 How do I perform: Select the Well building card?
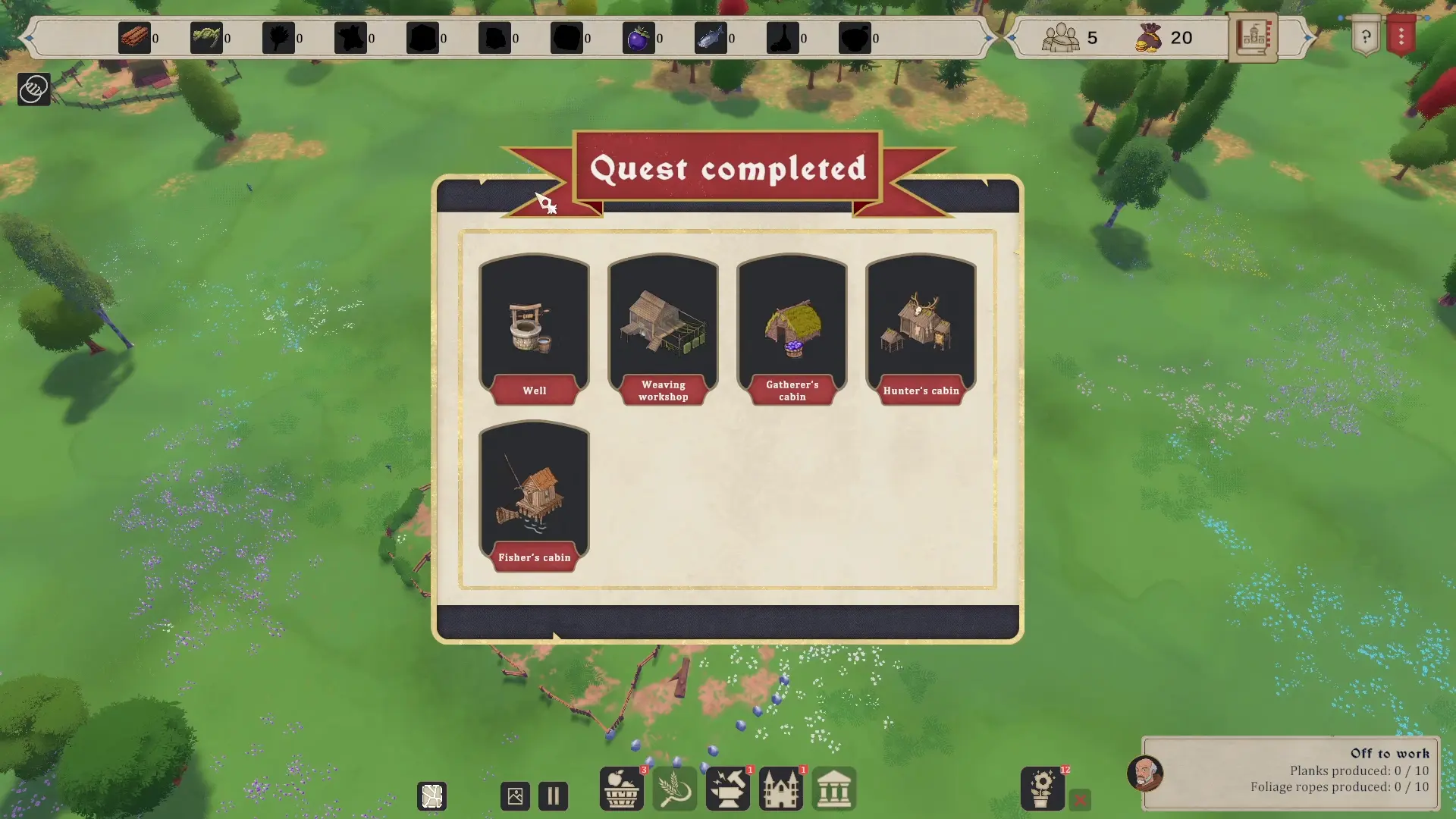tap(534, 330)
